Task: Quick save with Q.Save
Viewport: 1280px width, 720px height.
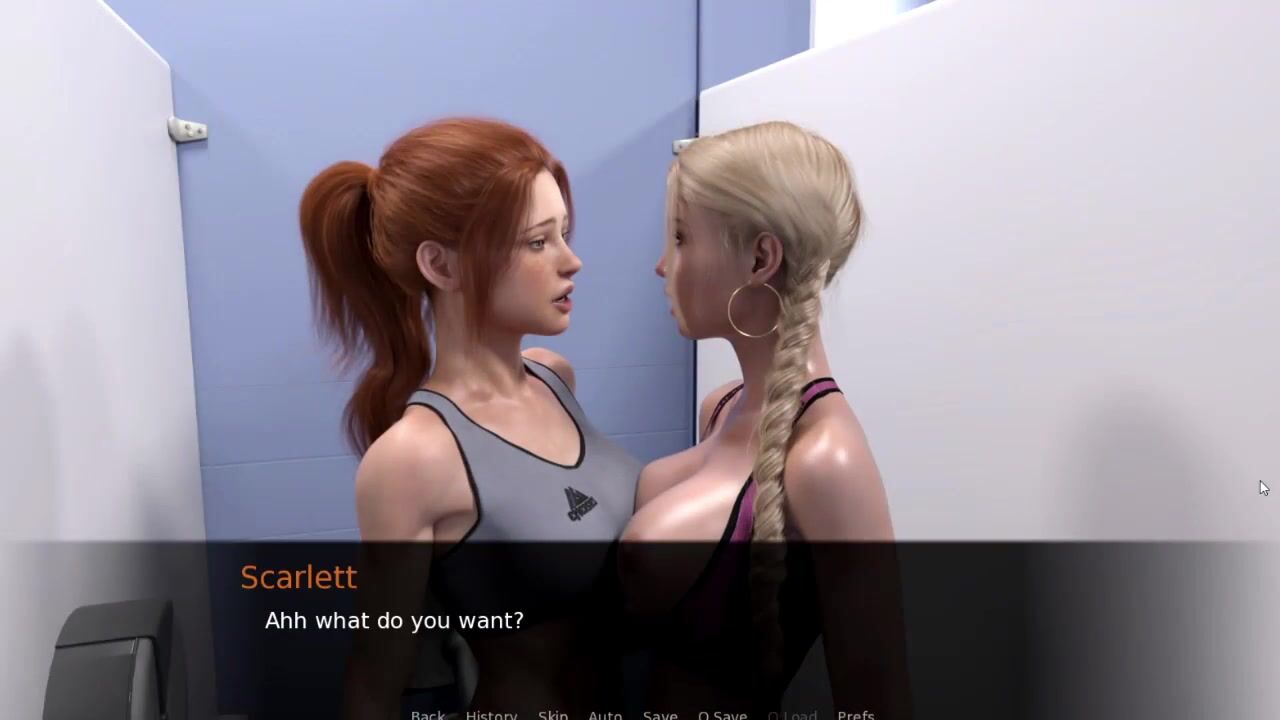Action: (x=722, y=714)
